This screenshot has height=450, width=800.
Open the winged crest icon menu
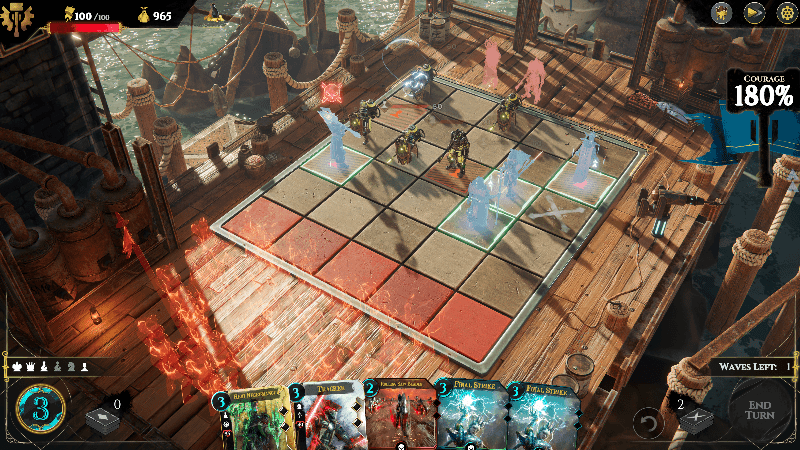[x=722, y=13]
